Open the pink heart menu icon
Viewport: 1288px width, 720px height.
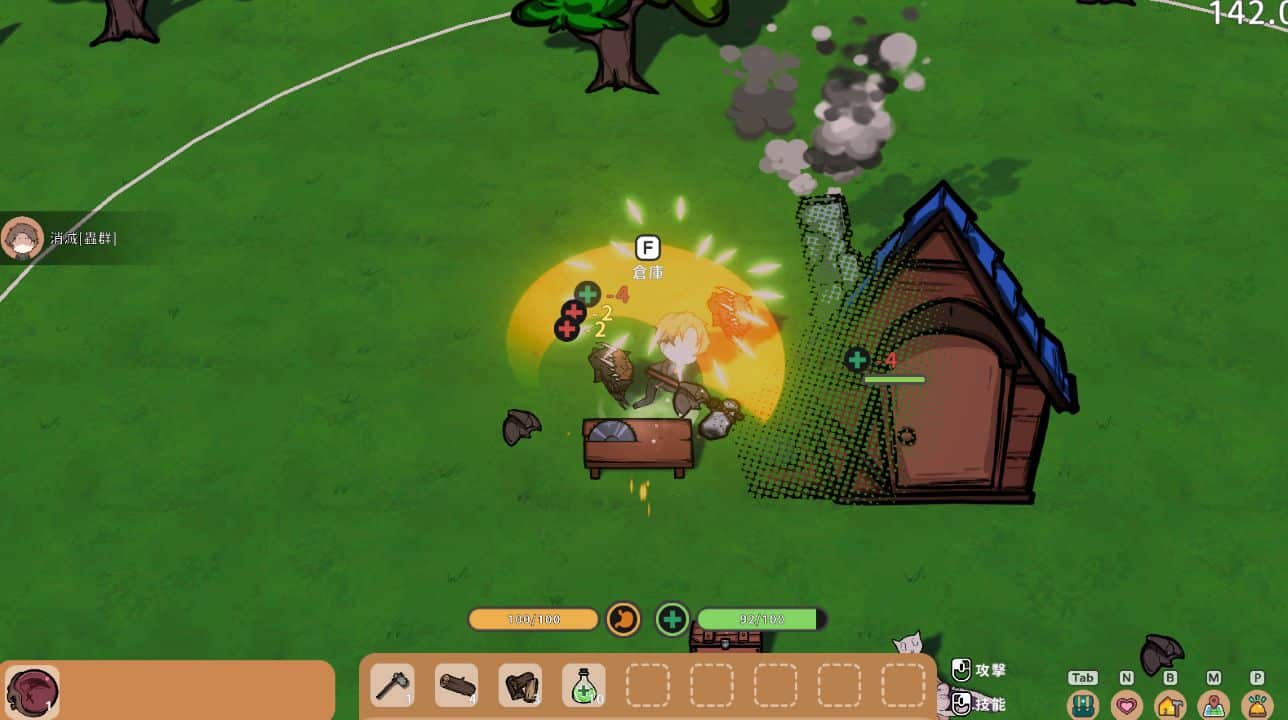(1127, 704)
